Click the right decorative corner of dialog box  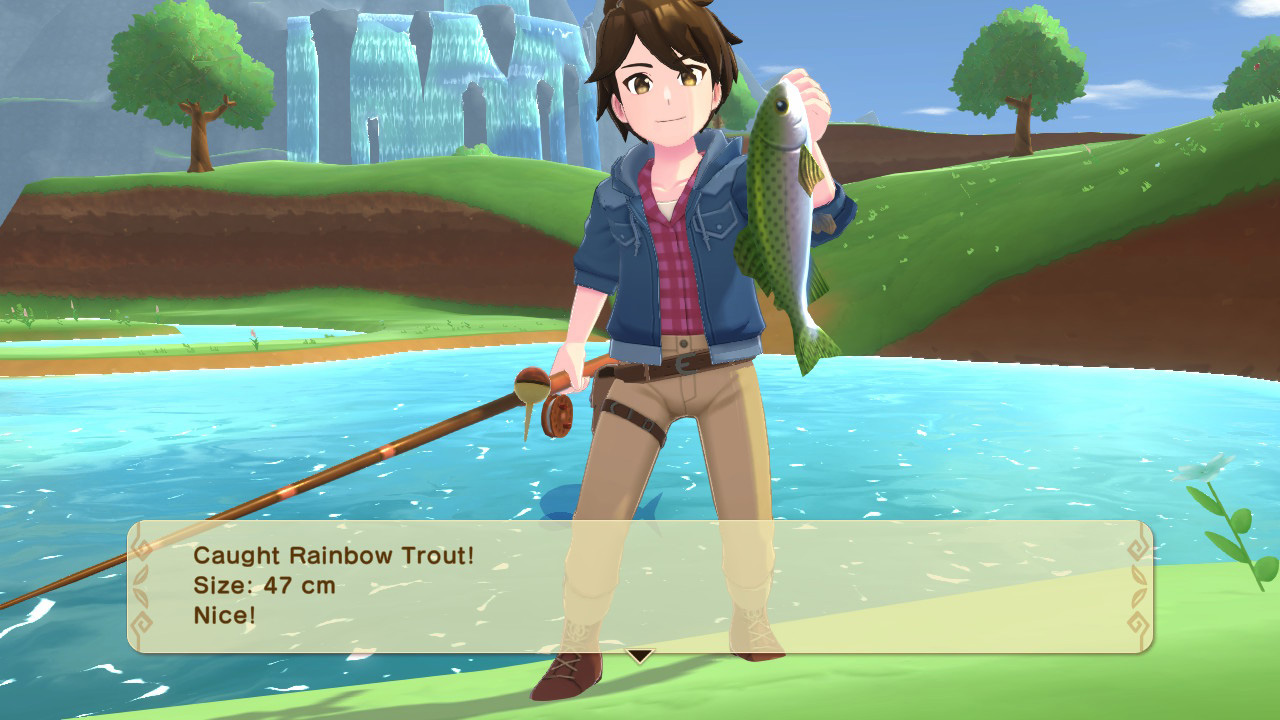click(1138, 585)
